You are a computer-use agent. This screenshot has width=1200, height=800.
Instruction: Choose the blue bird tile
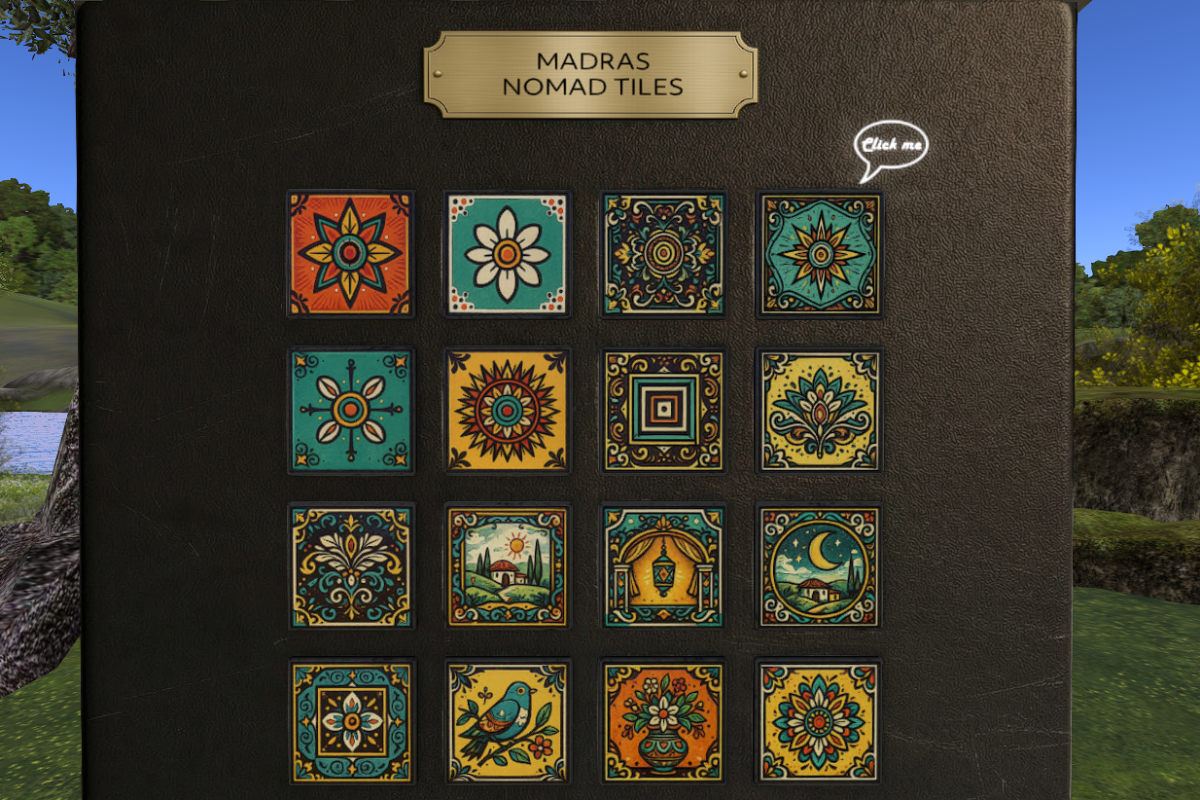(x=507, y=721)
